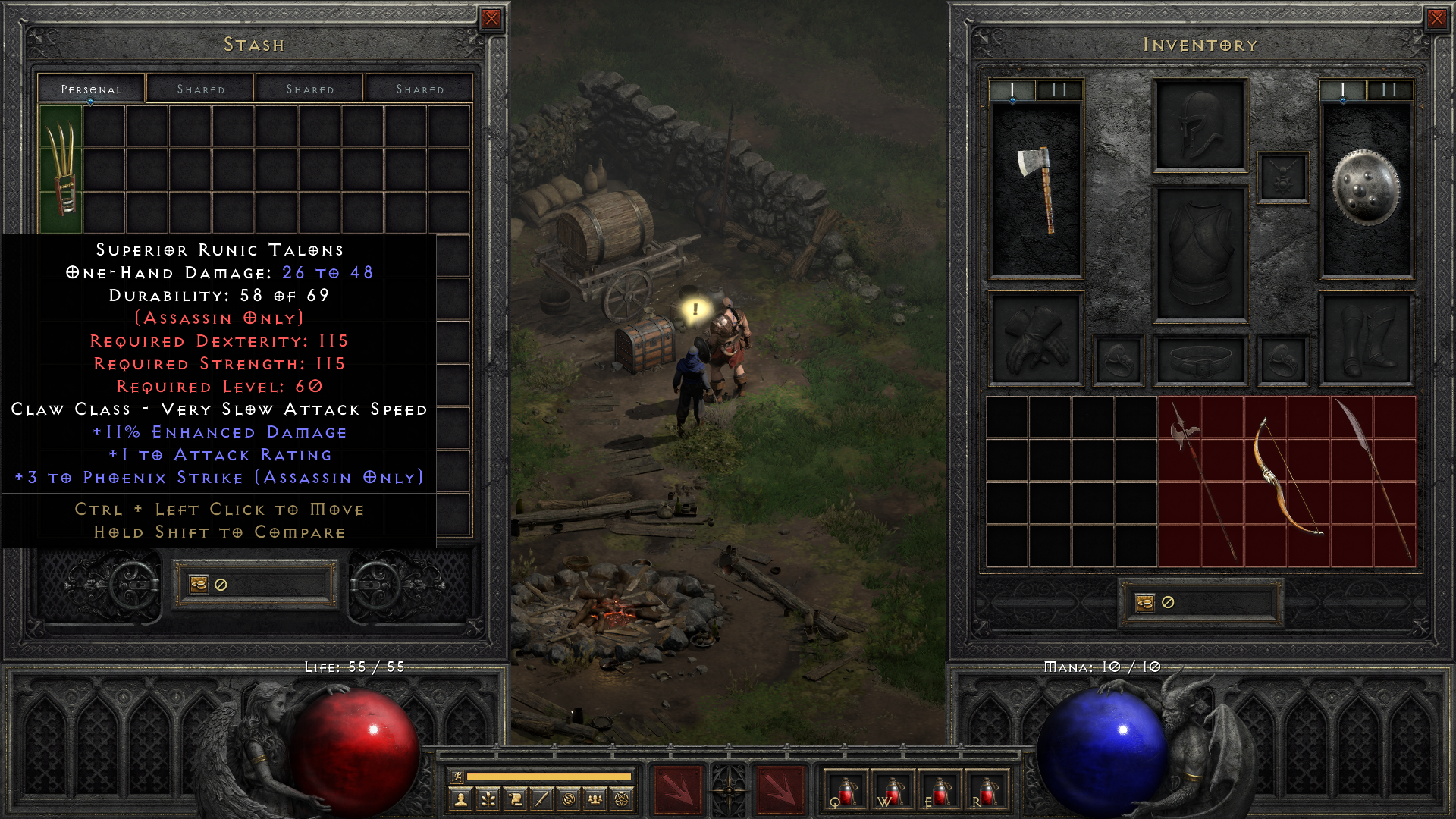Select the Personal stash tab
Screen dimensions: 1456x819
90,89
